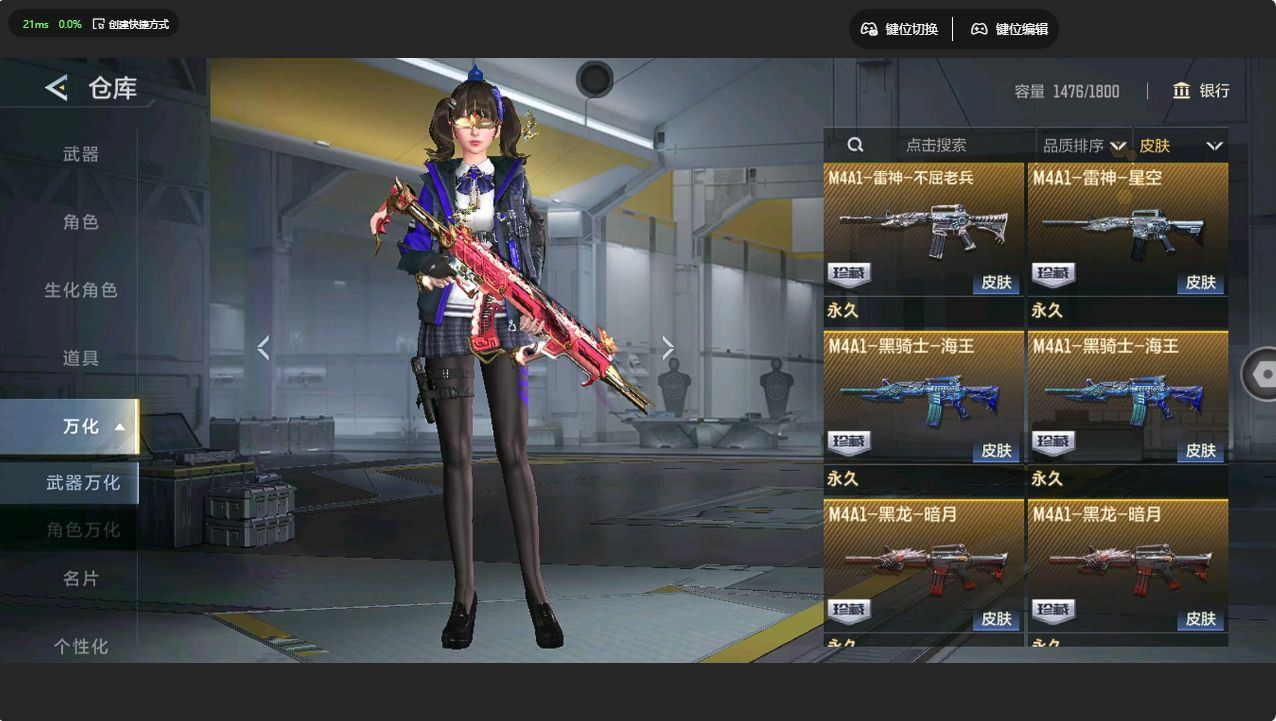Open the 名片 category

point(81,578)
